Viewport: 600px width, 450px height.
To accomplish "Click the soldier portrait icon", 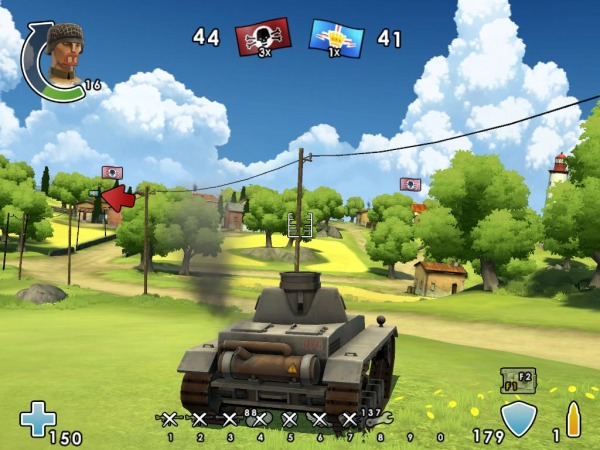I will [x=64, y=54].
